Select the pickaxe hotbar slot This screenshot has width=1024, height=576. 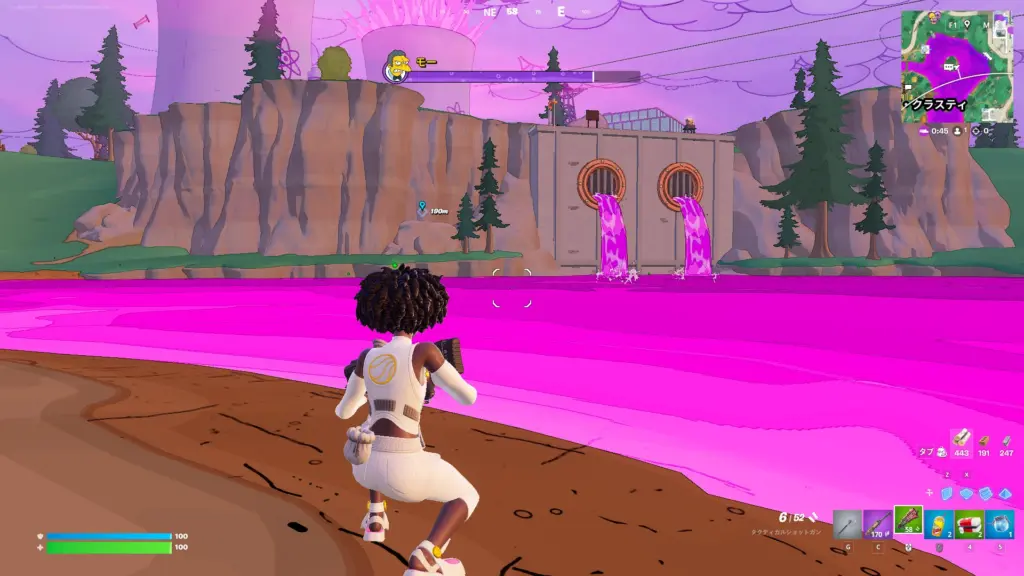[x=848, y=524]
